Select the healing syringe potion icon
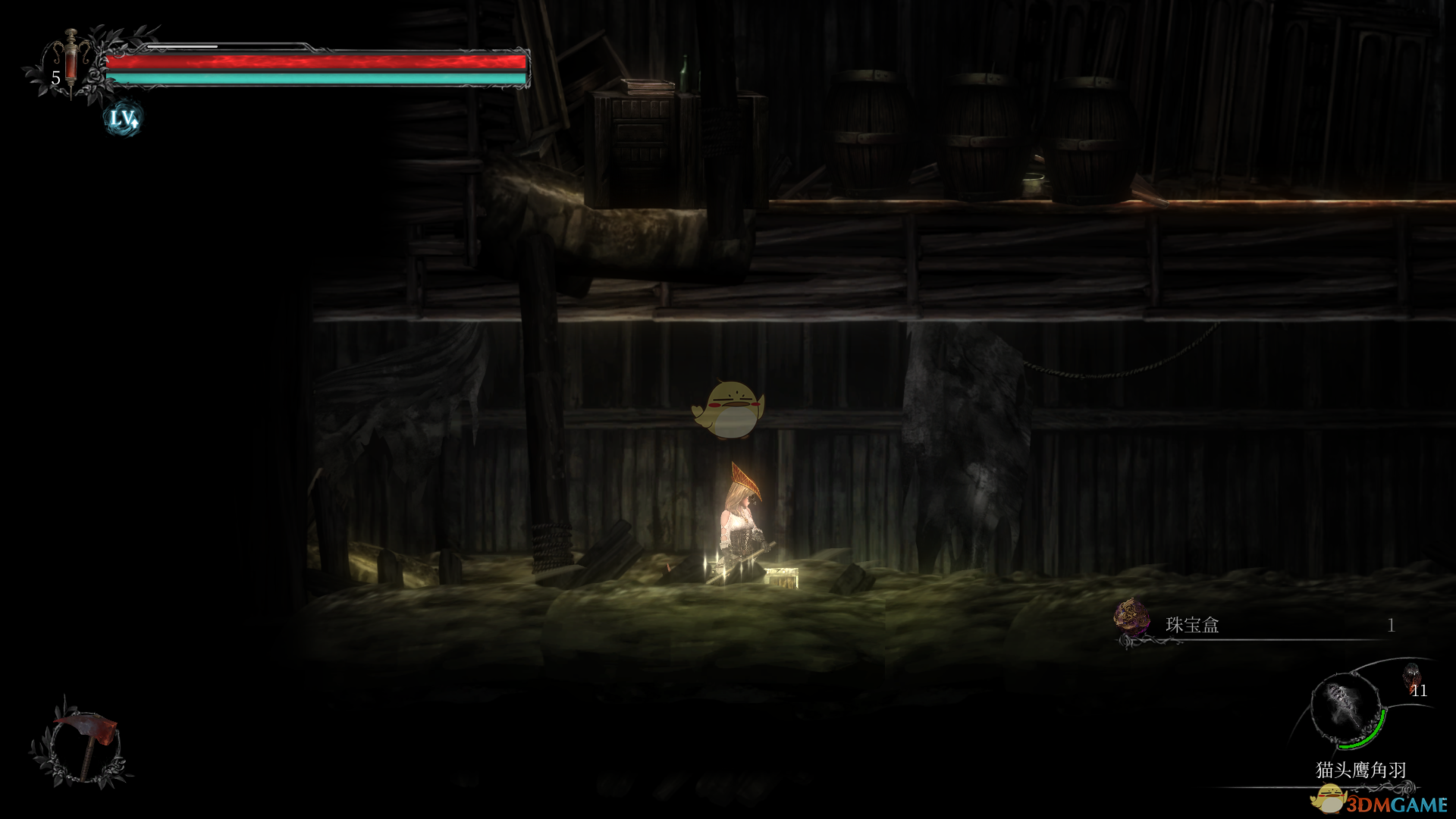Viewport: 1456px width, 819px height. point(71,61)
